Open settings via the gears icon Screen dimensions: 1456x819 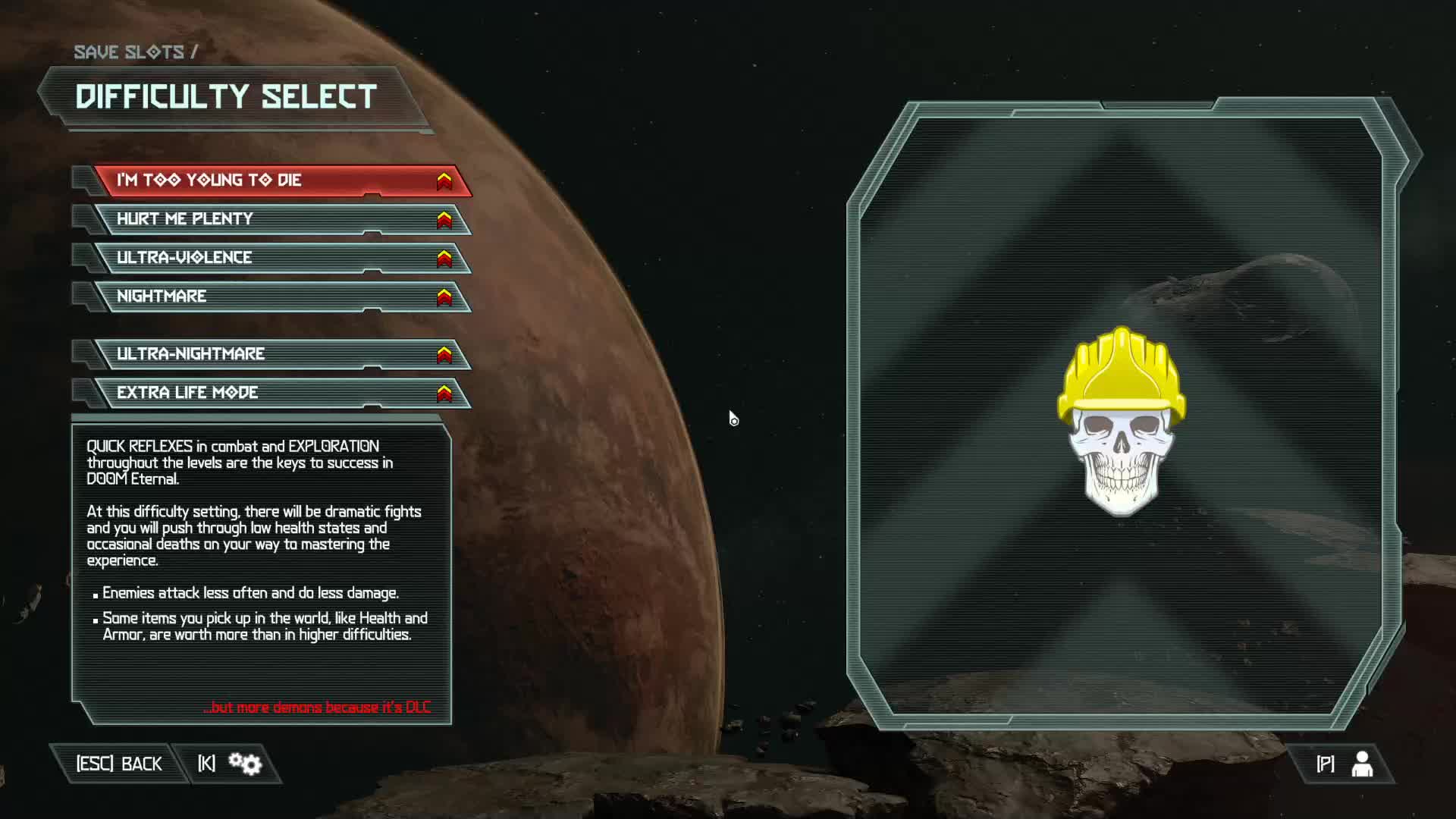[244, 764]
